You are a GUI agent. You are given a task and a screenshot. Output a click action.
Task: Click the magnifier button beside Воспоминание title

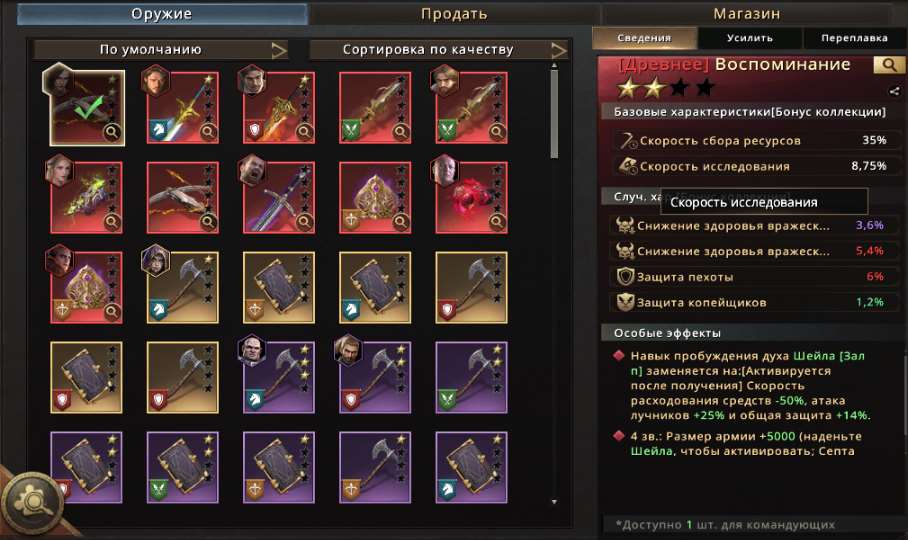(886, 65)
